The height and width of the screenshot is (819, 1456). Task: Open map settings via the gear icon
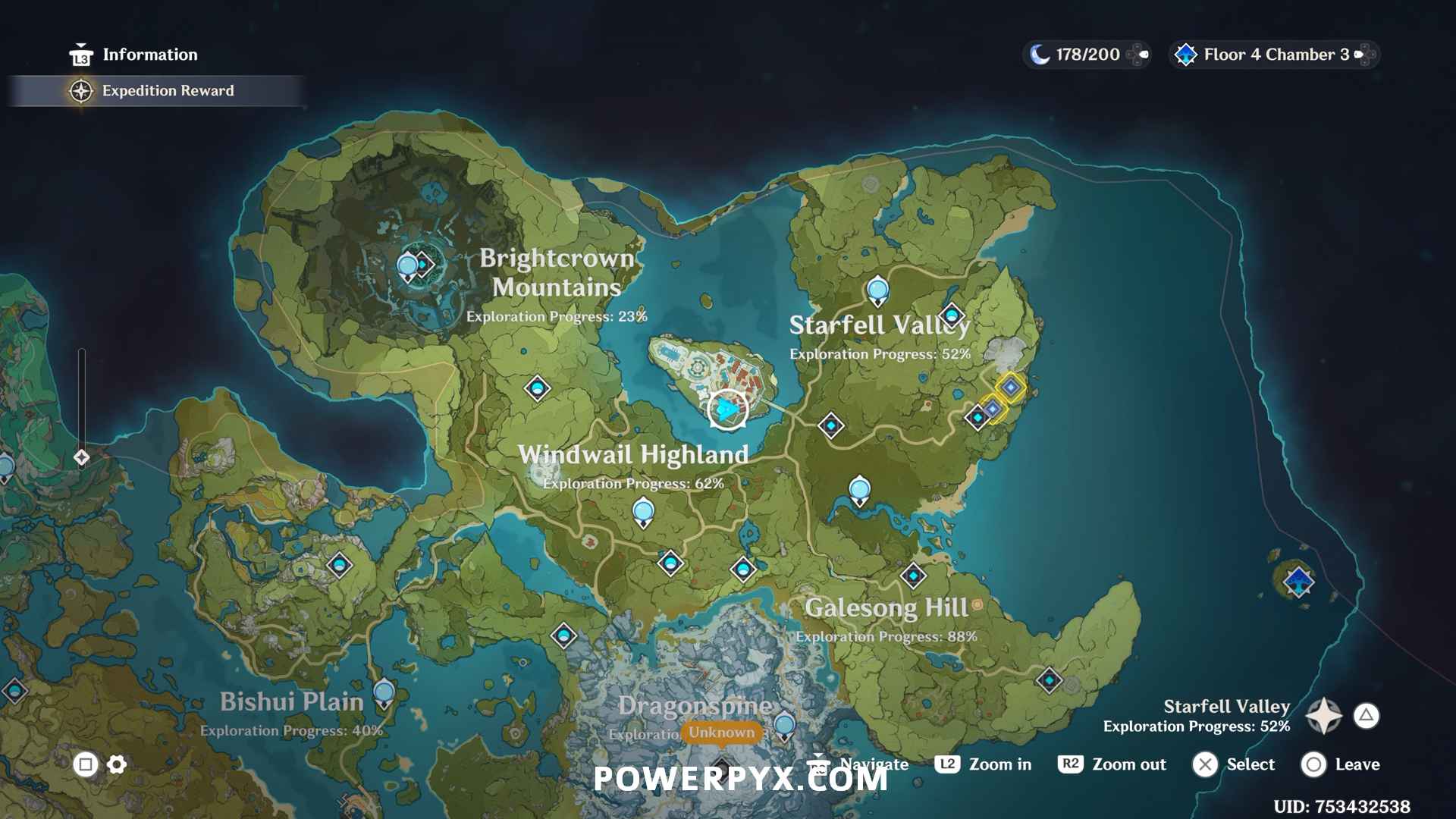pos(117,764)
